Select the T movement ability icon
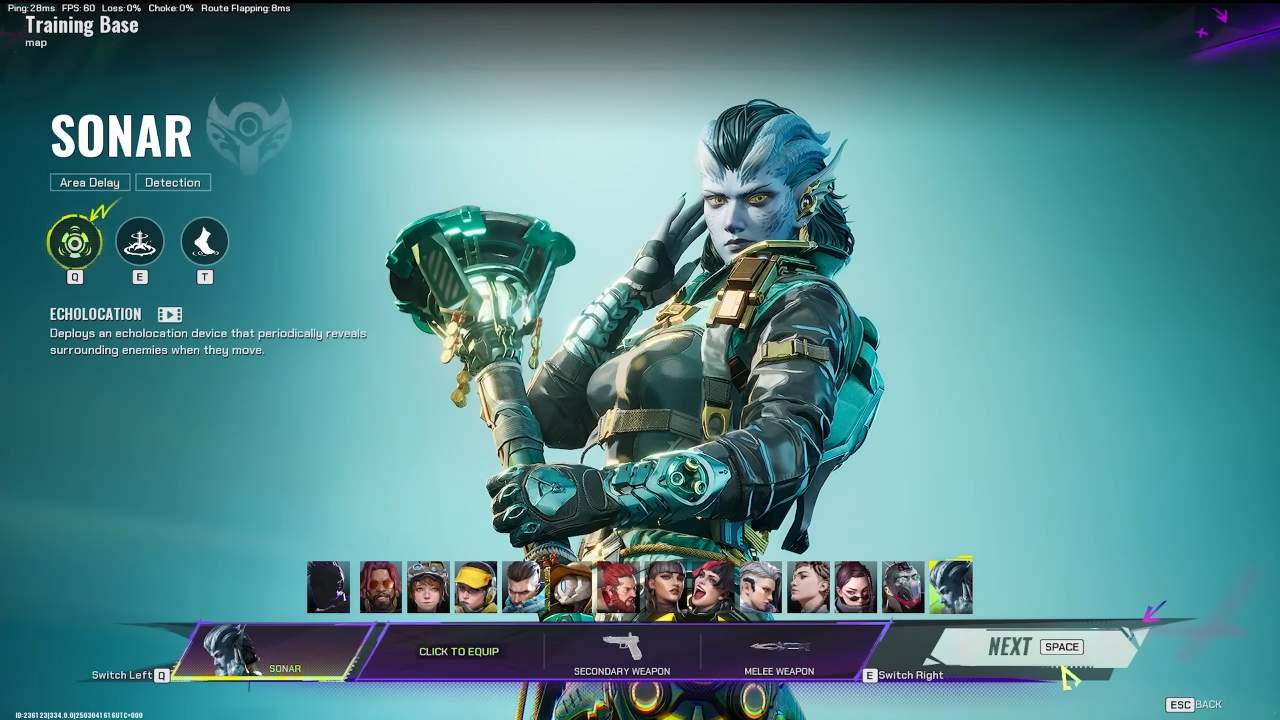This screenshot has height=720, width=1280. [205, 240]
